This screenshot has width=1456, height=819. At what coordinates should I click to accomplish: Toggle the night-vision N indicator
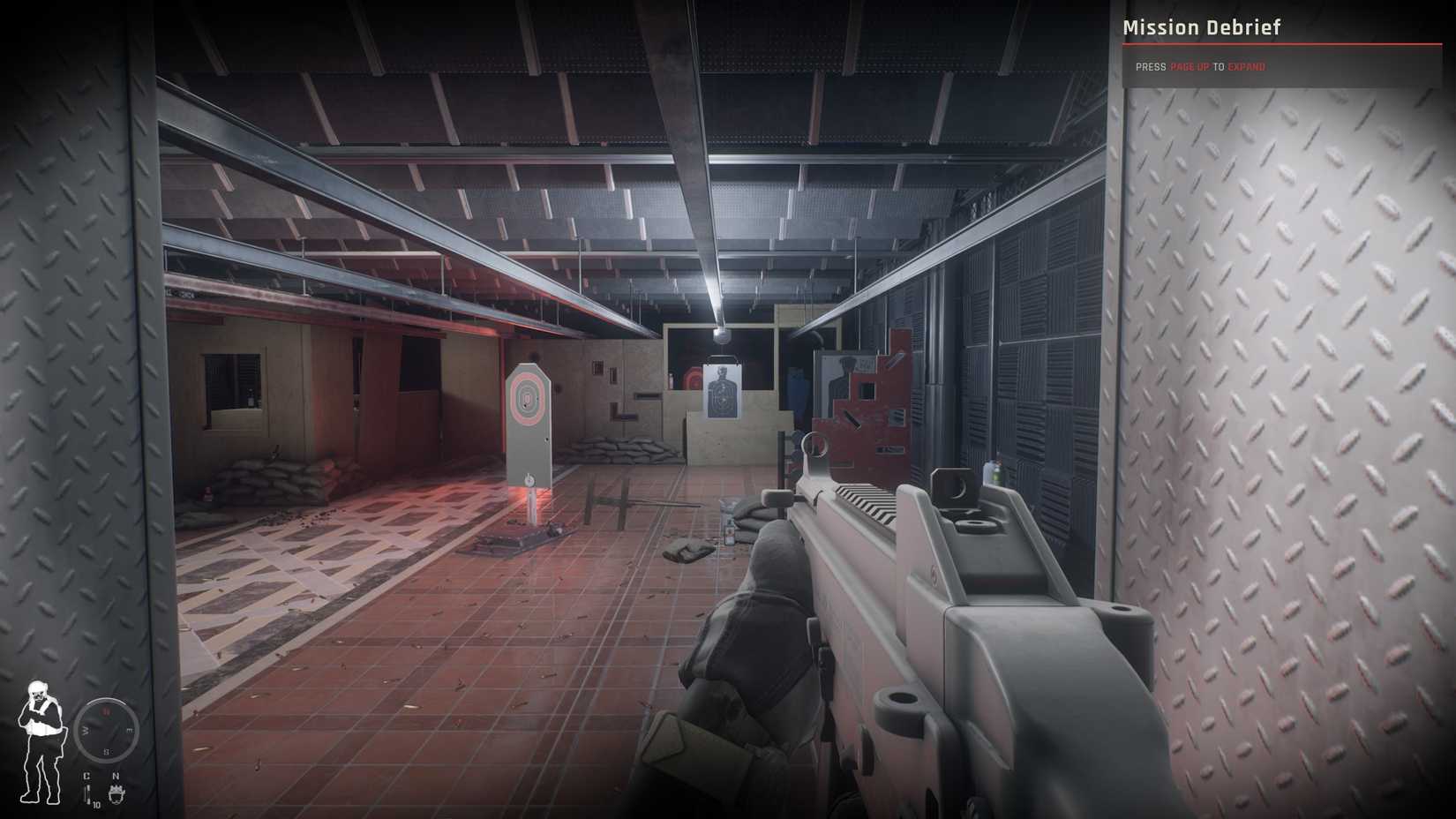point(116,775)
